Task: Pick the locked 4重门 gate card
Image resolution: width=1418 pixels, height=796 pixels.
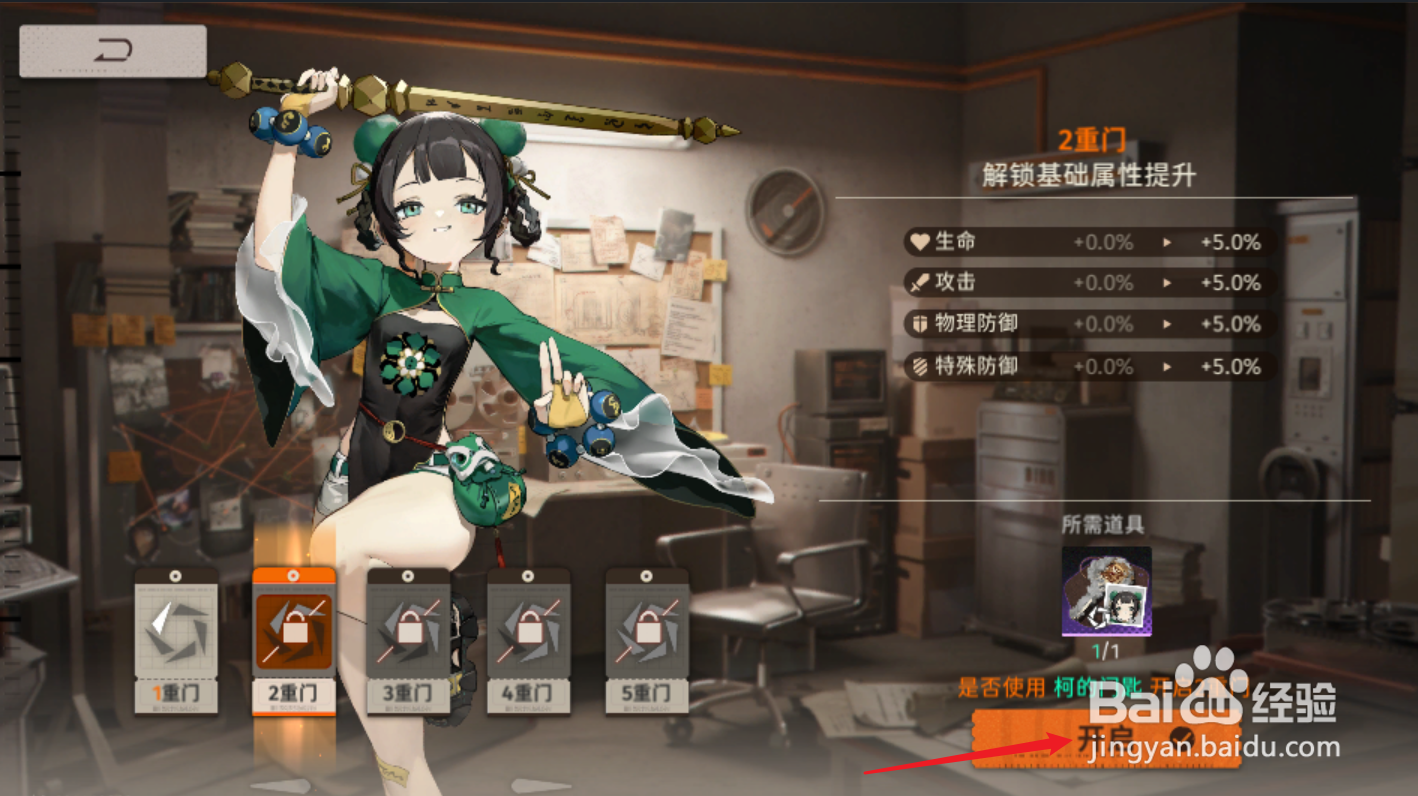Action: click(x=528, y=640)
